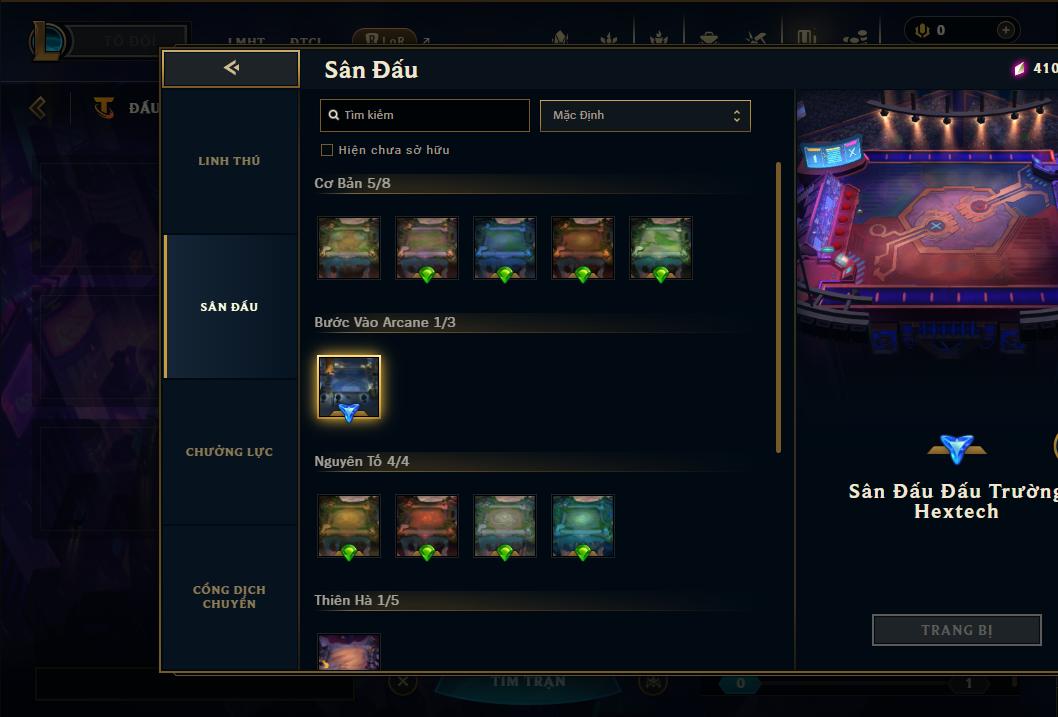Switch to the Cổng Dịch Chuyển tab
The height and width of the screenshot is (717, 1058).
pos(229,596)
